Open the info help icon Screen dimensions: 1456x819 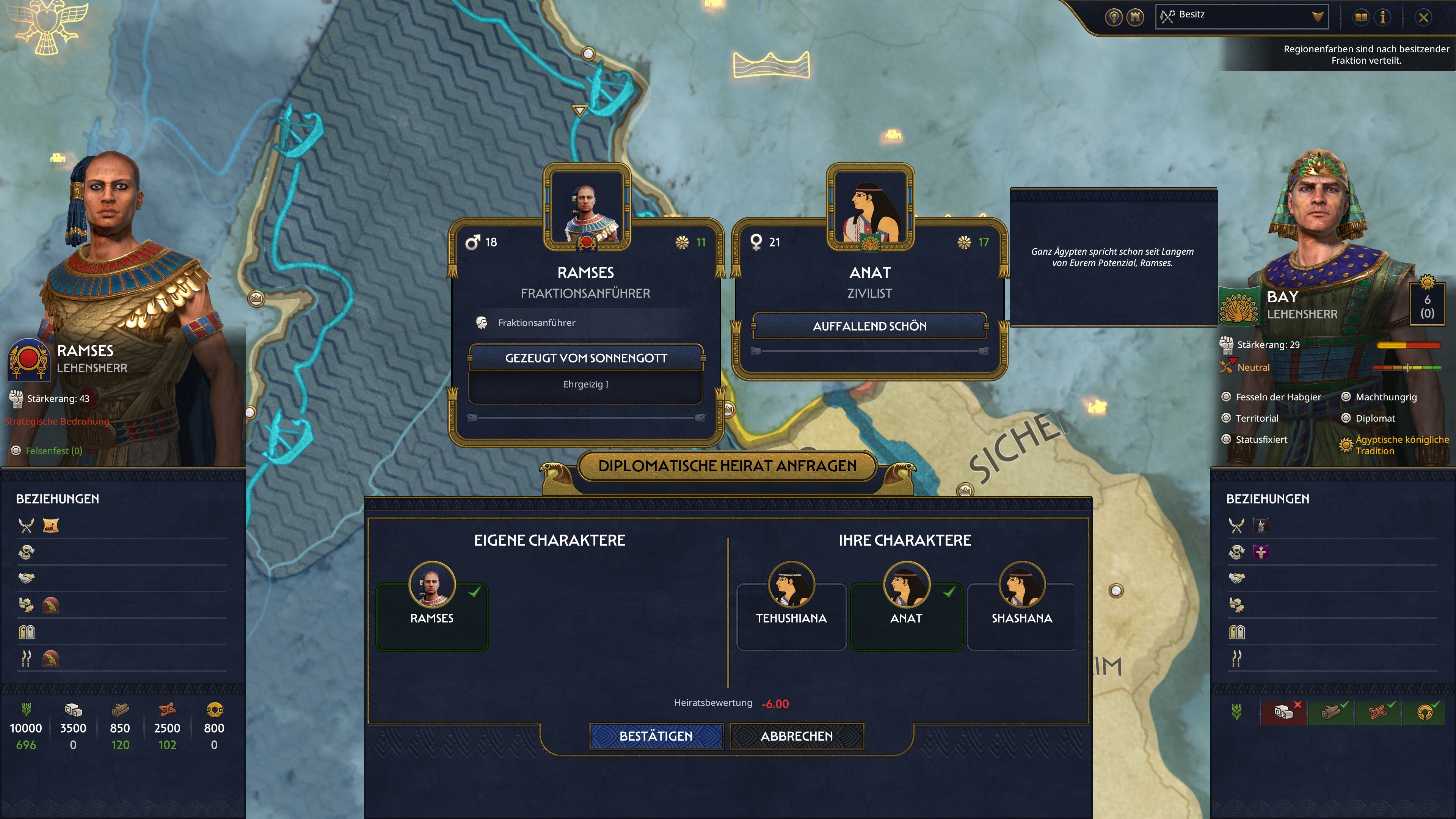1383,17
